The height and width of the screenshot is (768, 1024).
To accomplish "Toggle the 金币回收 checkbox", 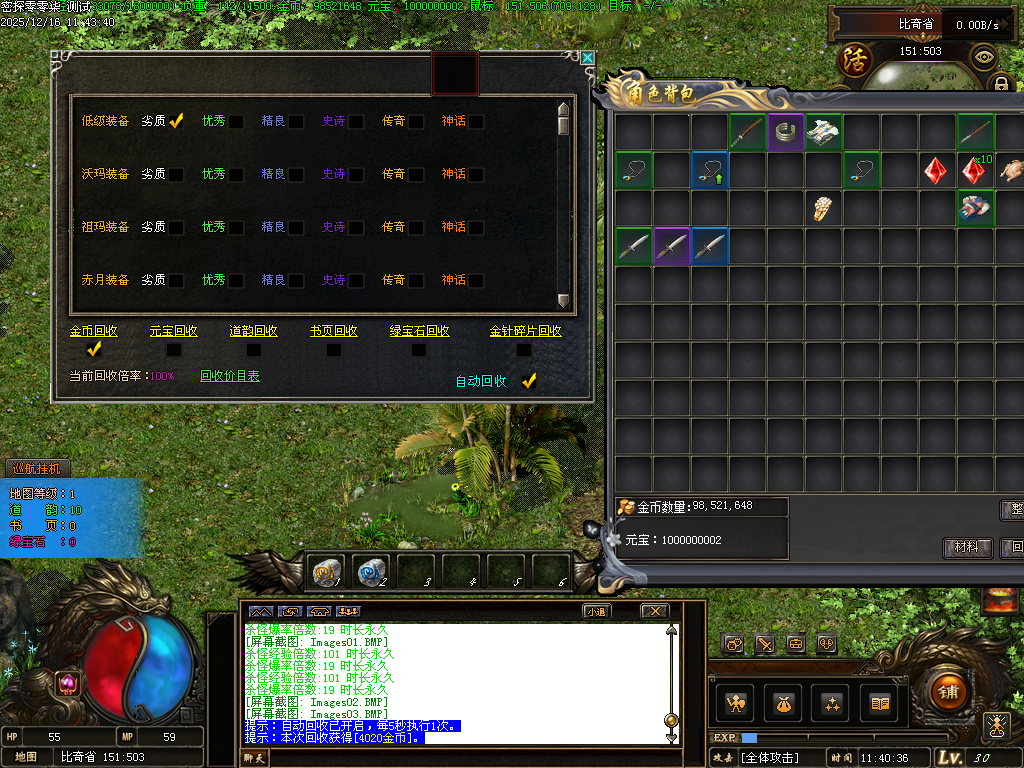I will point(94,349).
